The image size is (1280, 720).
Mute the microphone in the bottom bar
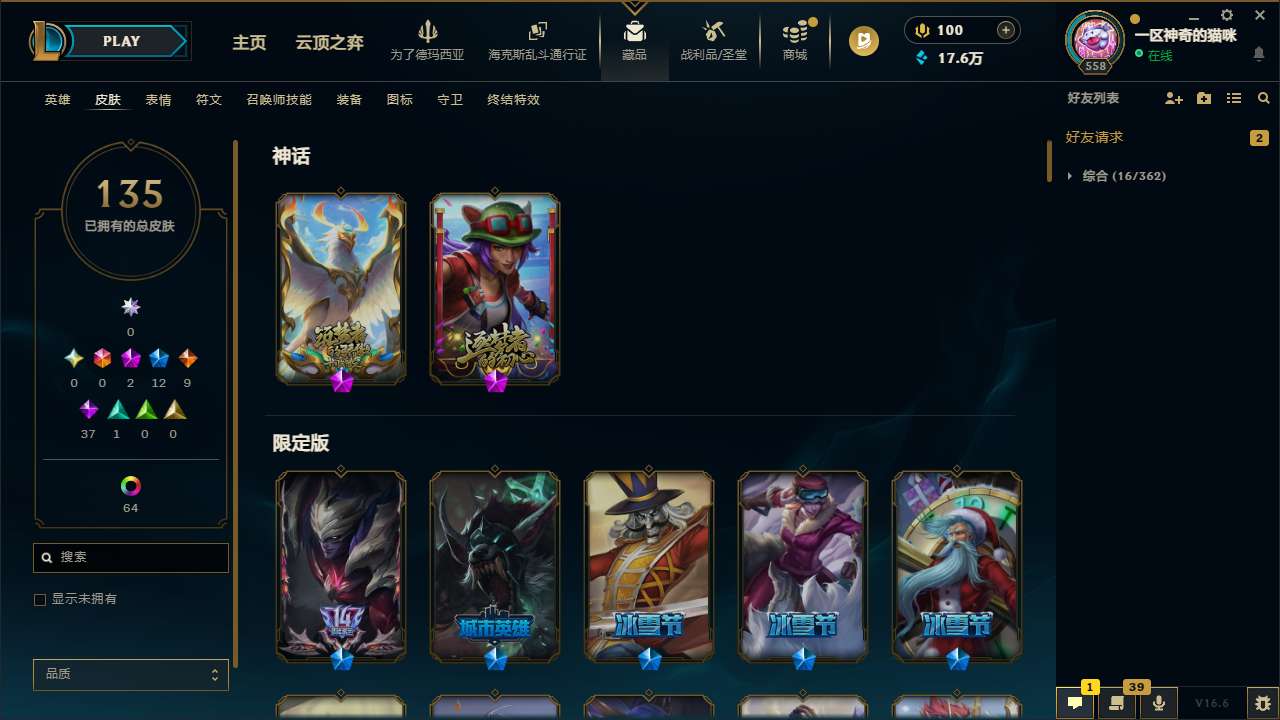[x=1159, y=701]
